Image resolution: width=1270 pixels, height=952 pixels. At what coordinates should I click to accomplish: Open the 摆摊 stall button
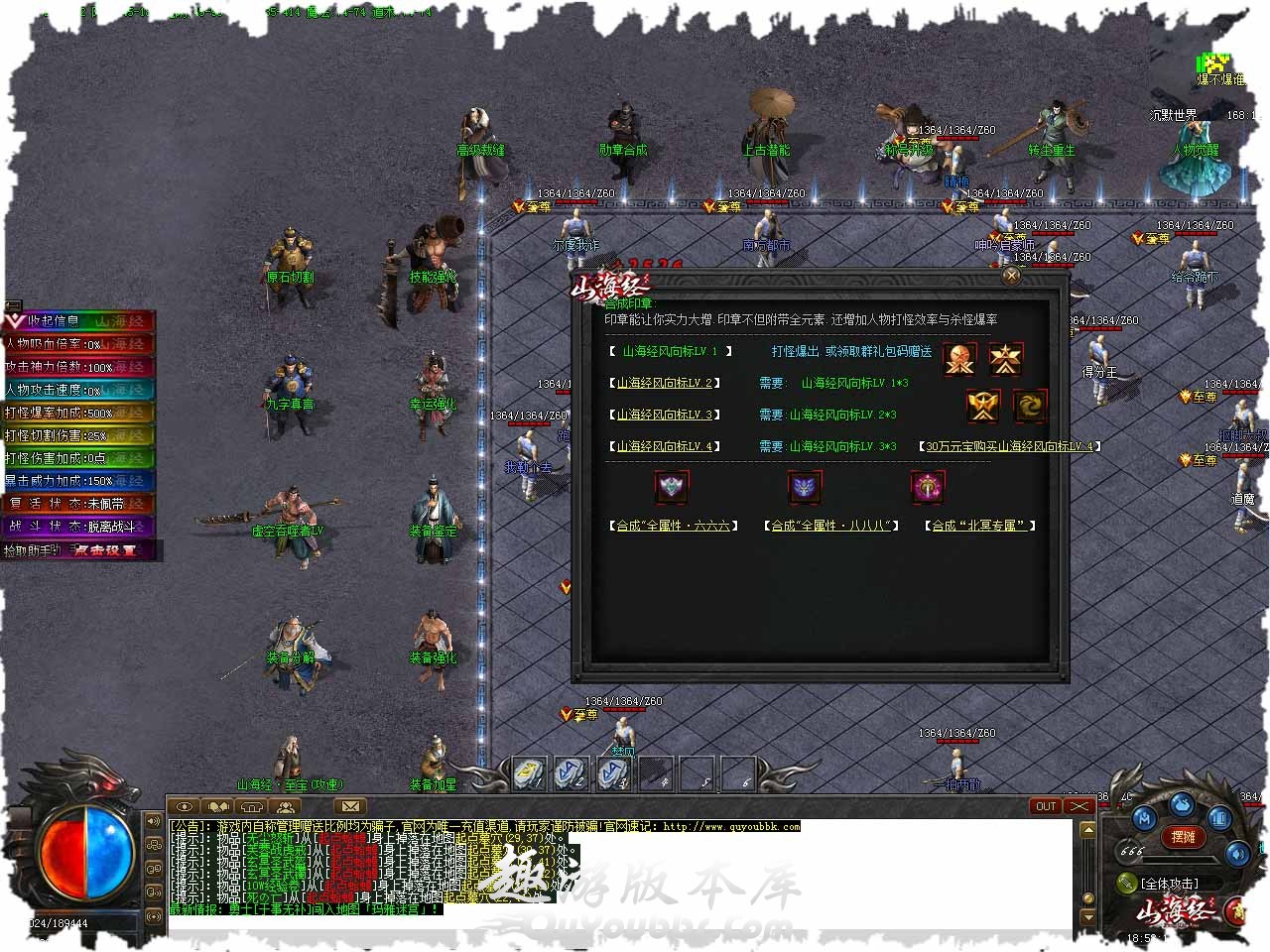(1183, 837)
